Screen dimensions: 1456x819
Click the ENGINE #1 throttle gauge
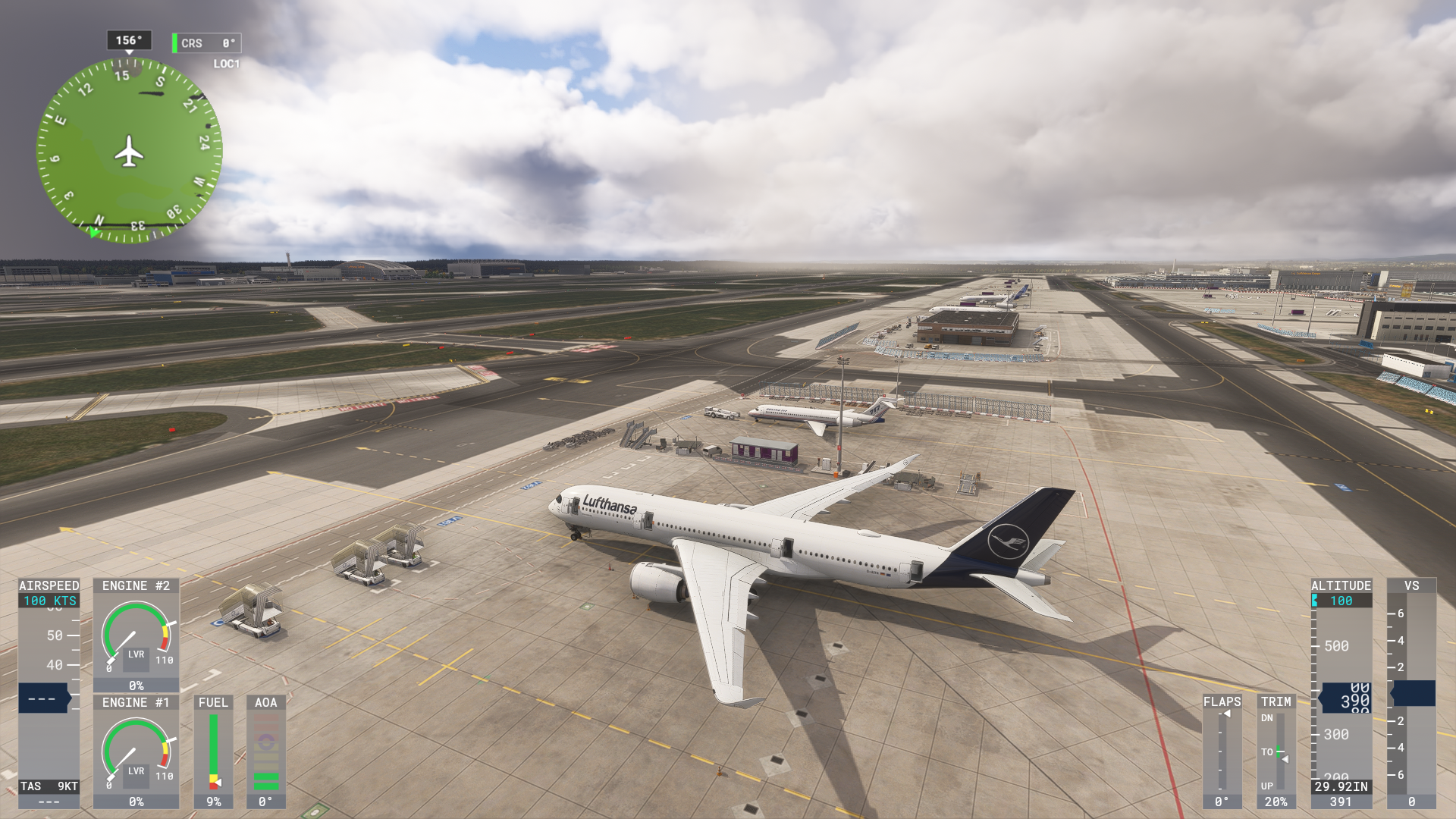click(x=136, y=752)
